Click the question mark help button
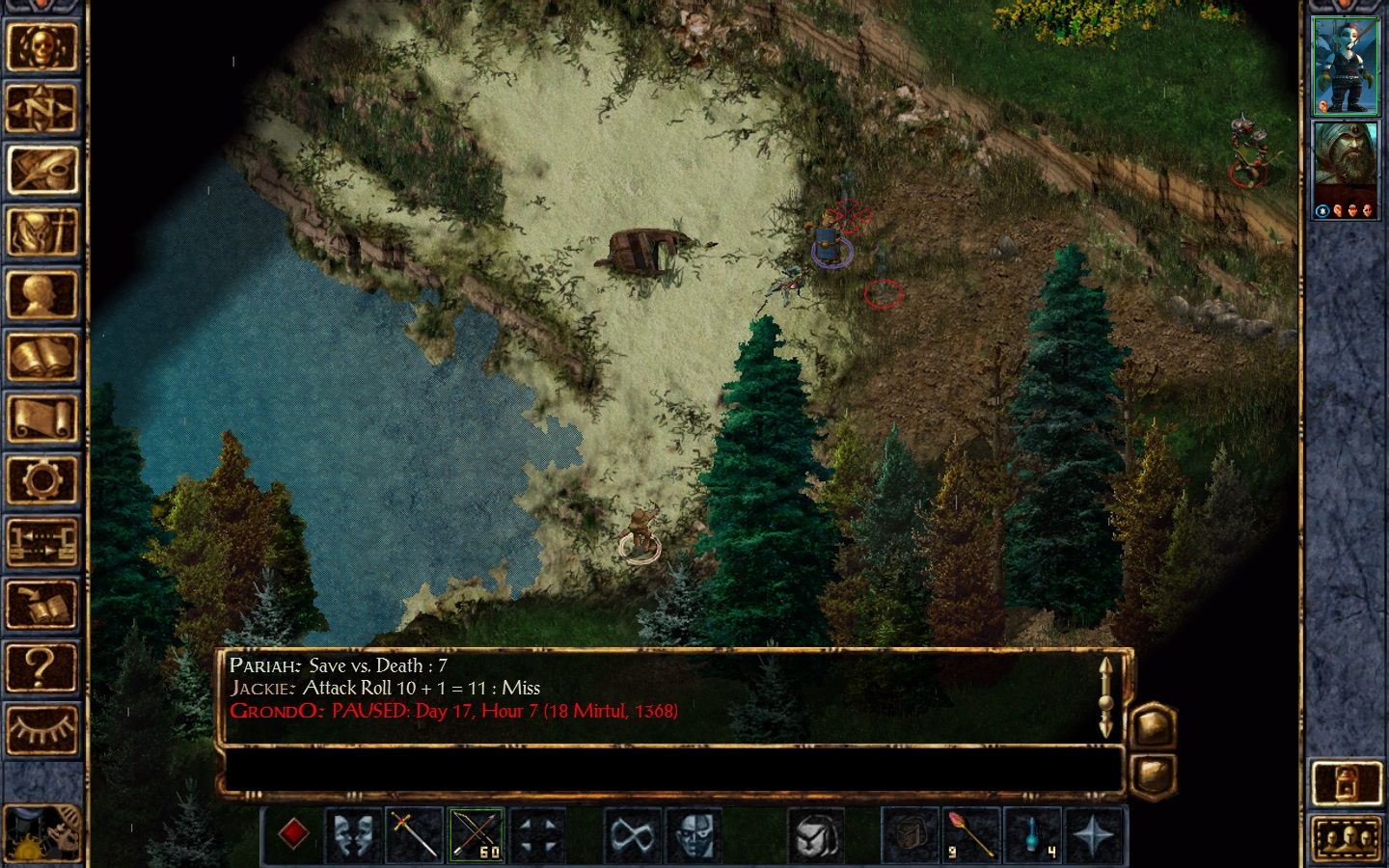 [41, 666]
